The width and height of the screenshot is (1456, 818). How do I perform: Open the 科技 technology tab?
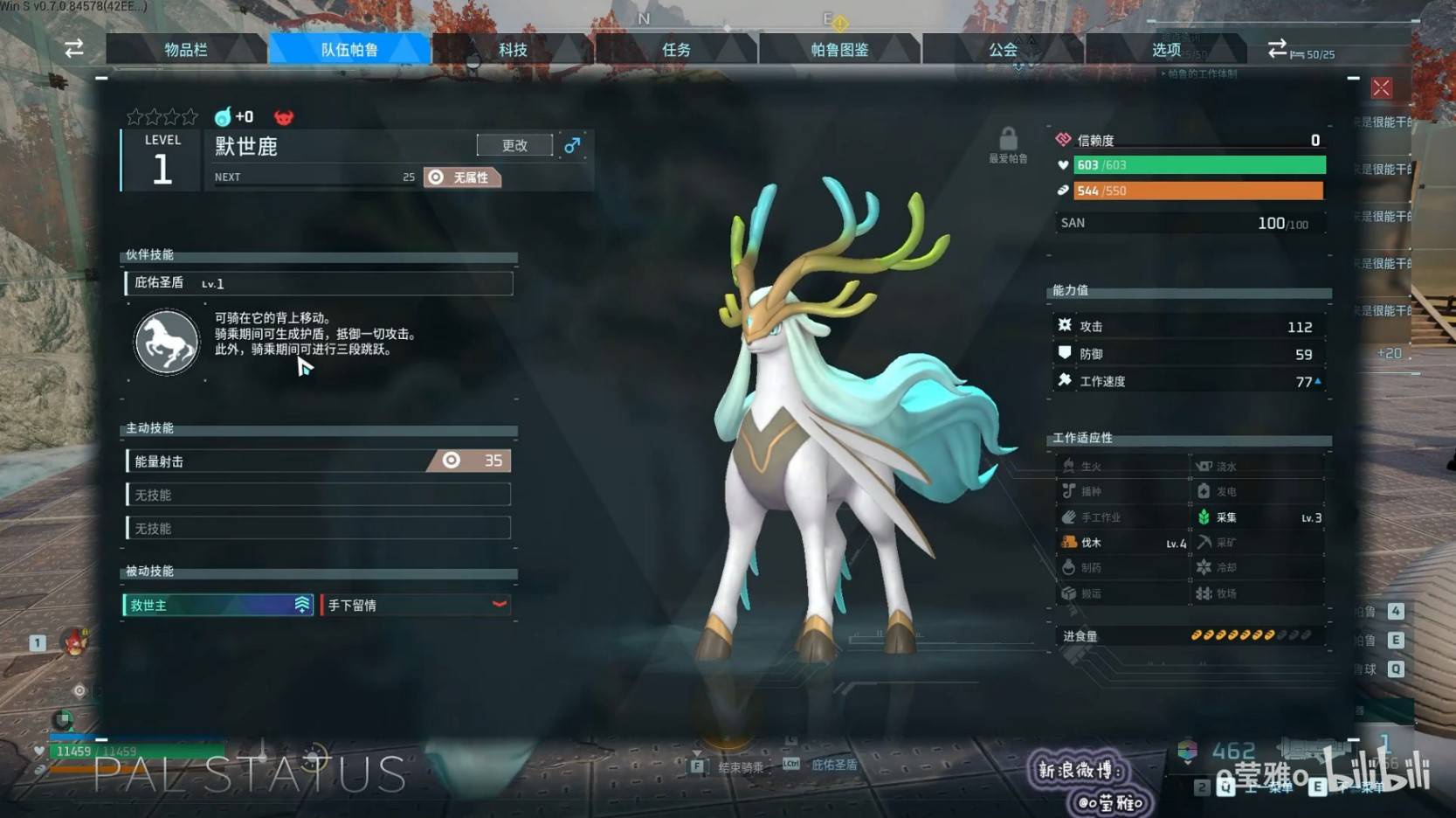click(513, 50)
